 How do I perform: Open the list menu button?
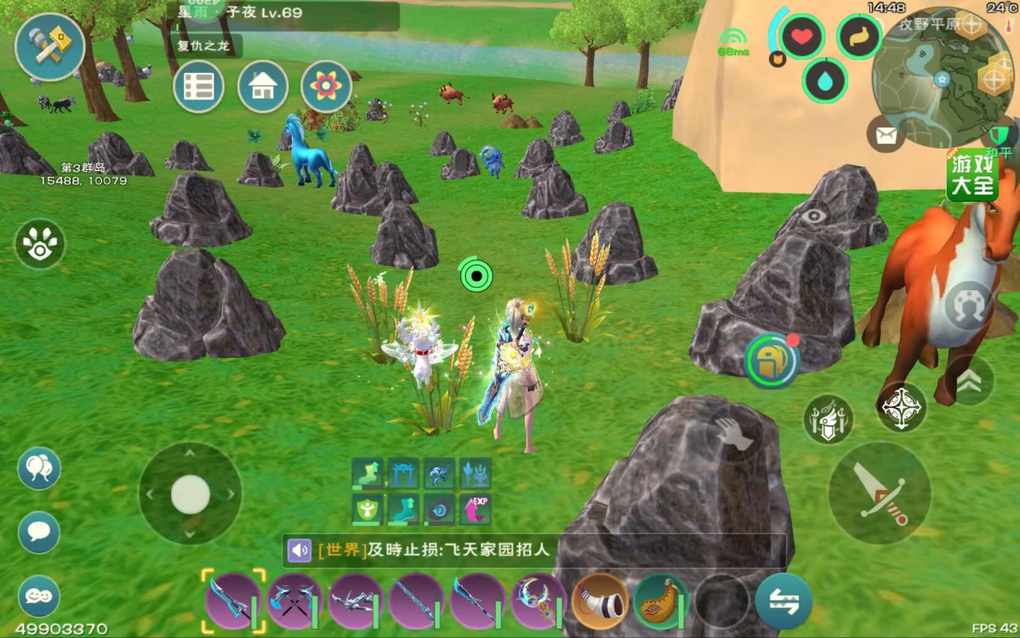(x=198, y=86)
